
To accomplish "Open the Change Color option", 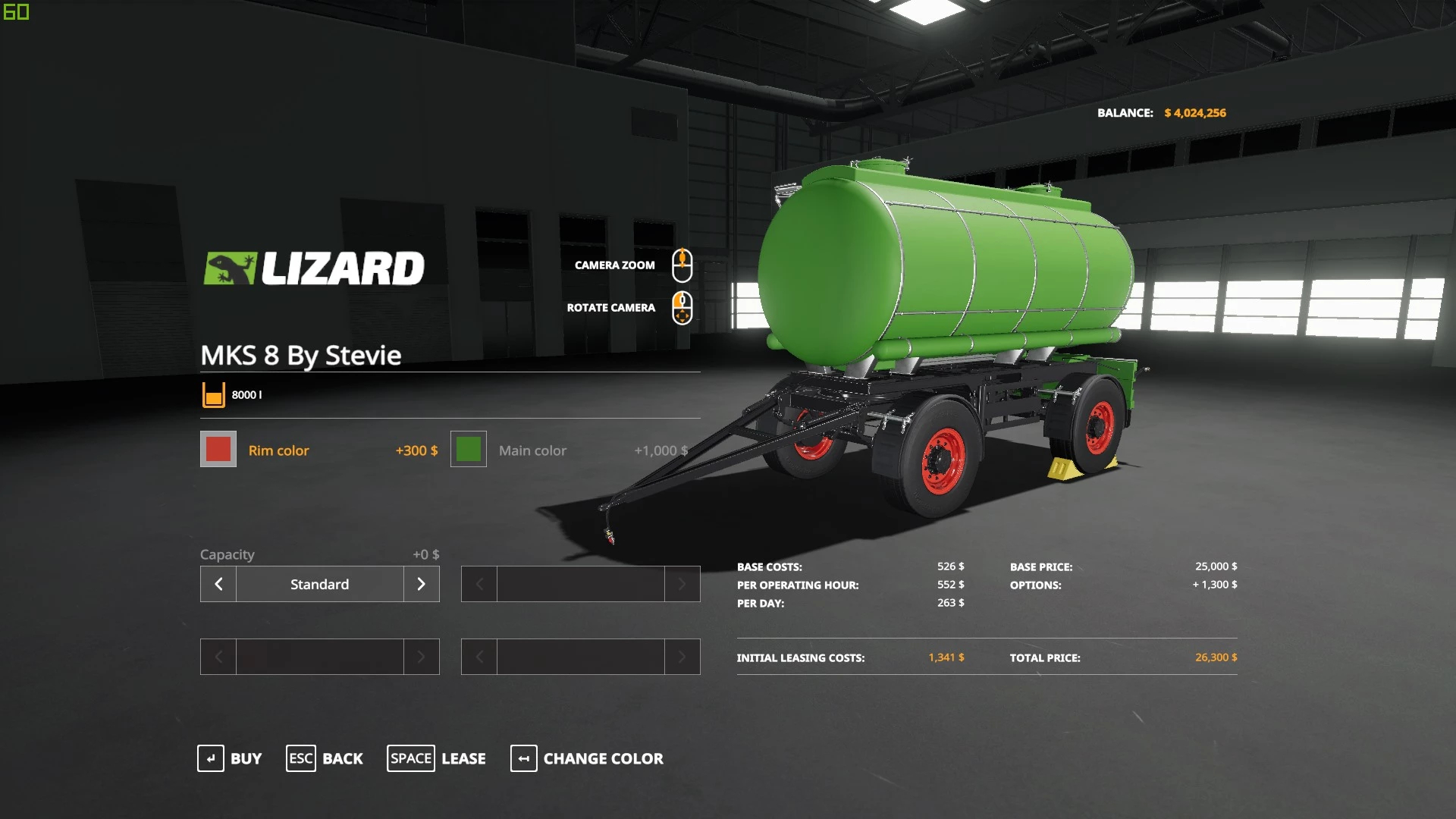I will (x=587, y=758).
